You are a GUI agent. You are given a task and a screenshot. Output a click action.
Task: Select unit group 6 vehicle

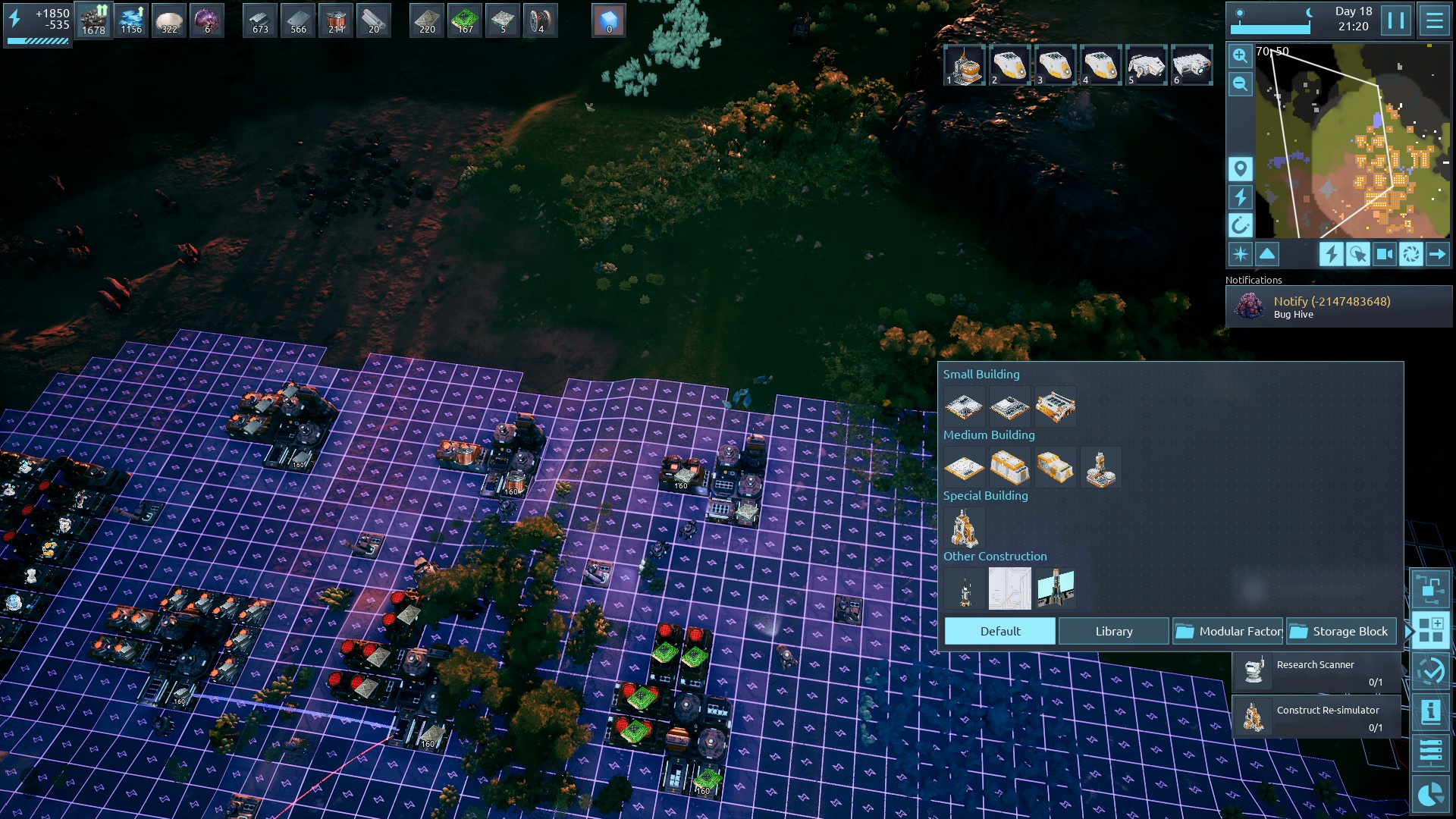tap(1192, 65)
